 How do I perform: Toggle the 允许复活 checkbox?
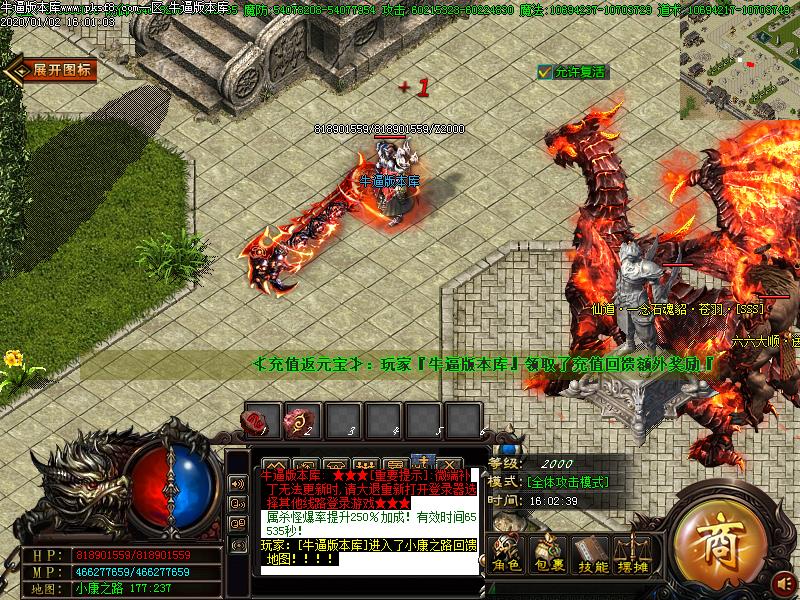click(x=545, y=72)
